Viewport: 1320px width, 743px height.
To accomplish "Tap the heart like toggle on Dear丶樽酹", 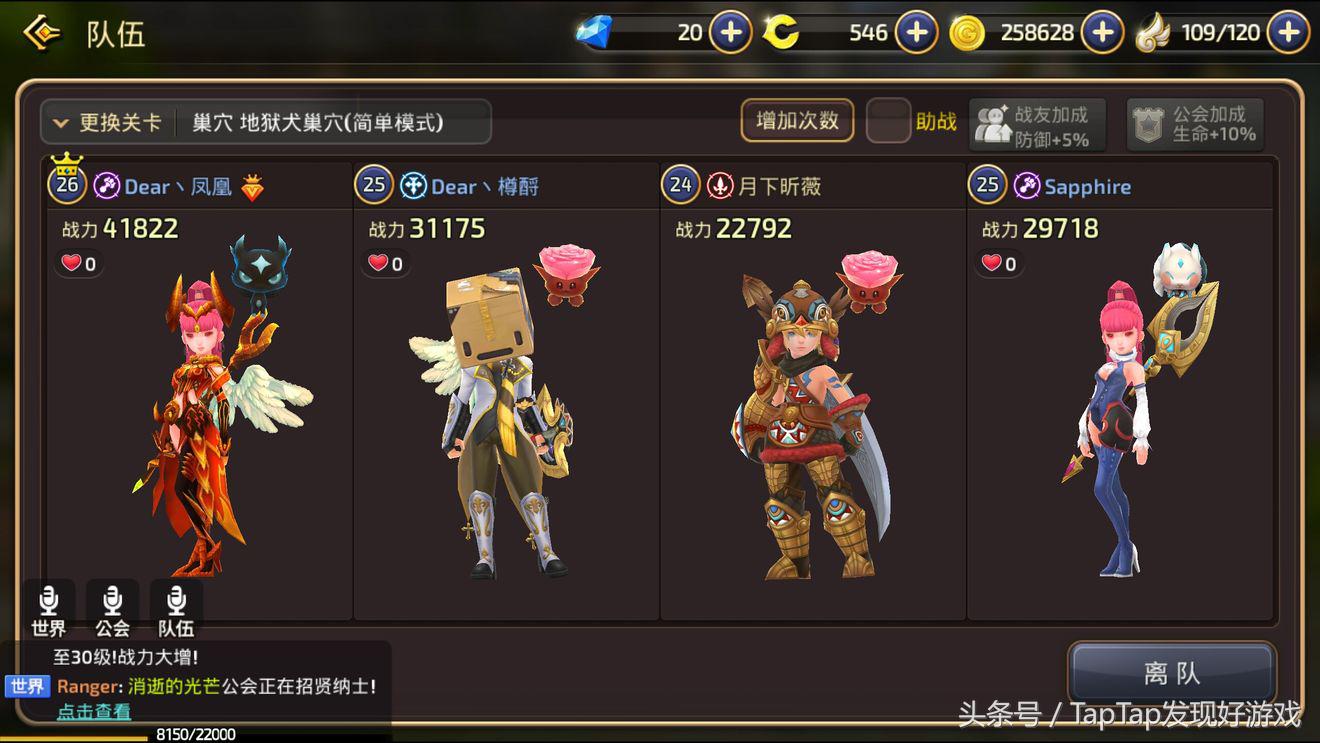I will click(378, 265).
